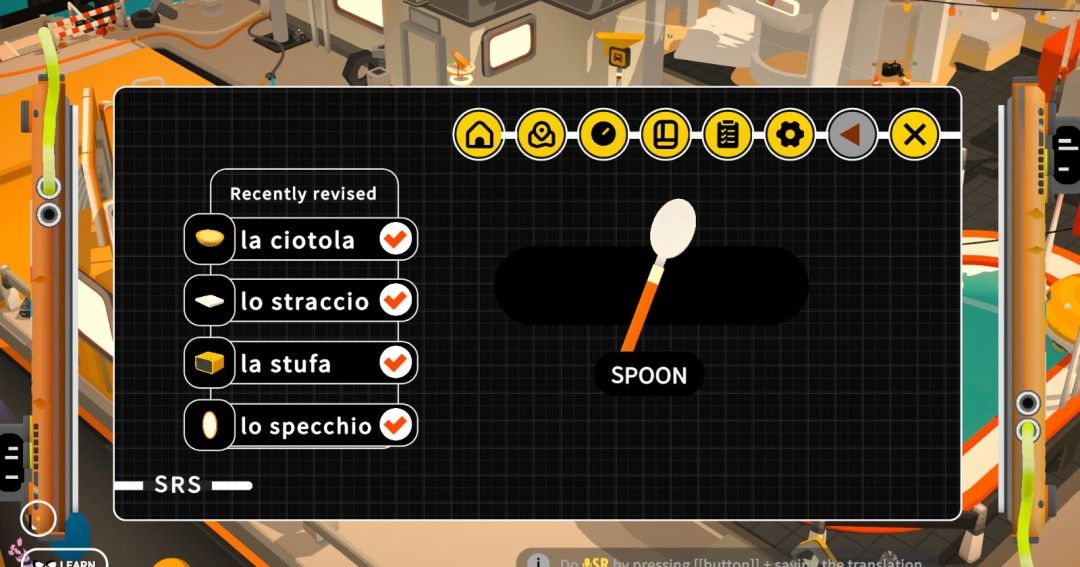
Task: Click the checkmark next to la ciotola
Action: pyautogui.click(x=396, y=240)
